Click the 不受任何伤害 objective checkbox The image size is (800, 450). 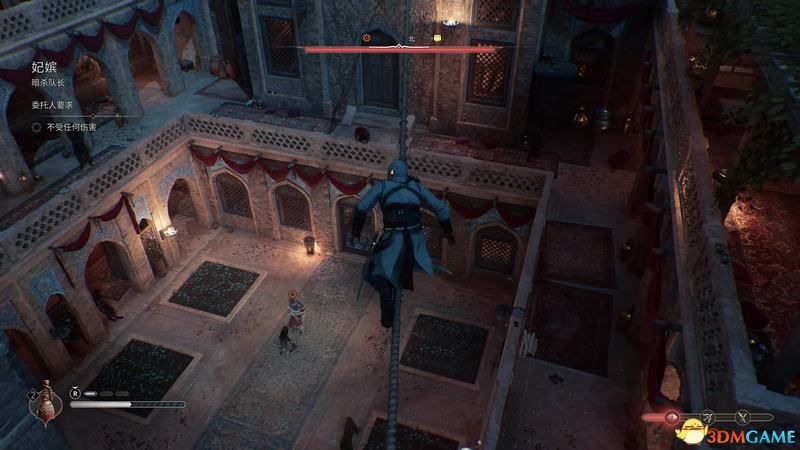pos(37,127)
